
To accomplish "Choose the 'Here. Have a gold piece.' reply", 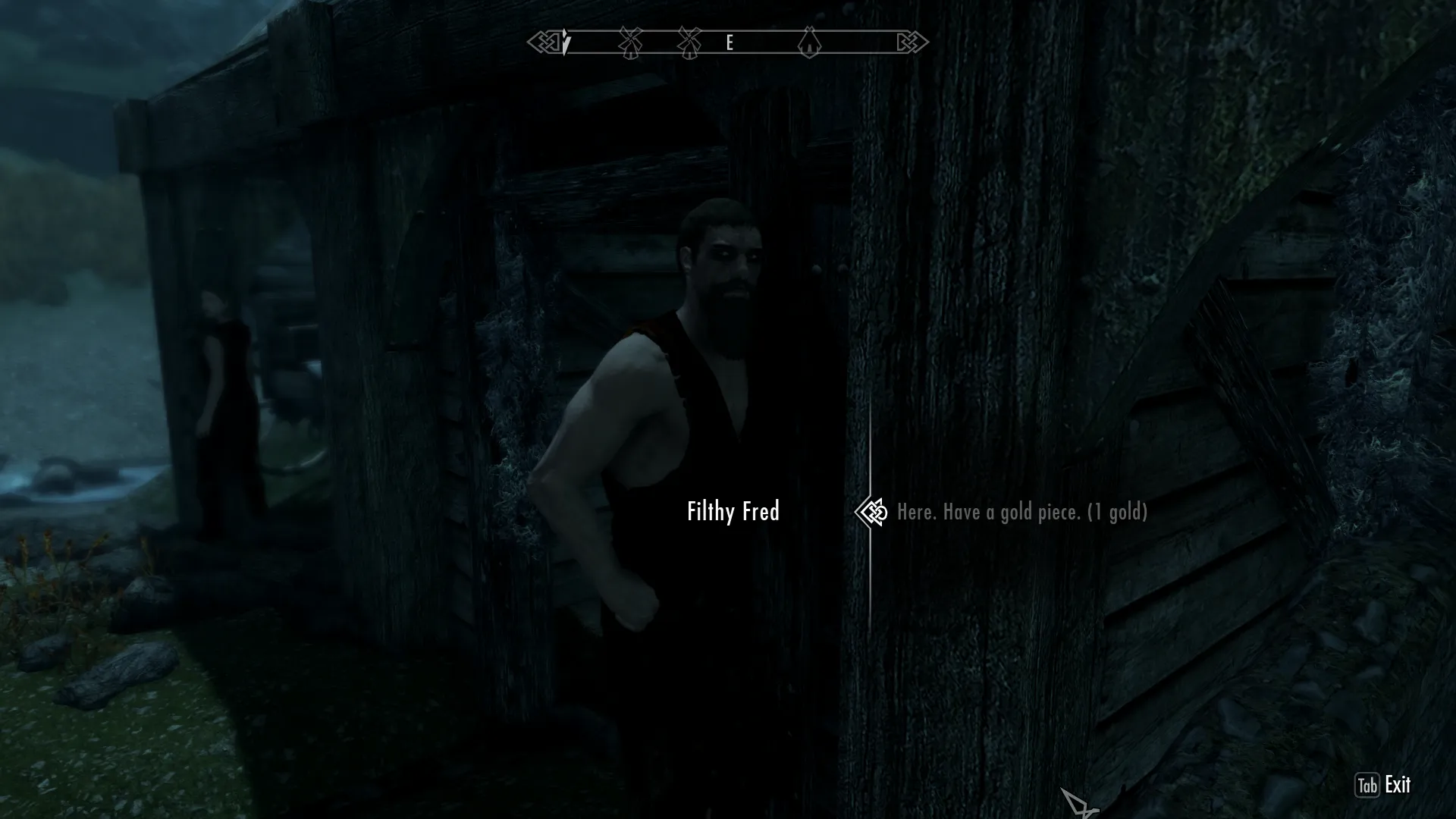I will [x=1021, y=513].
